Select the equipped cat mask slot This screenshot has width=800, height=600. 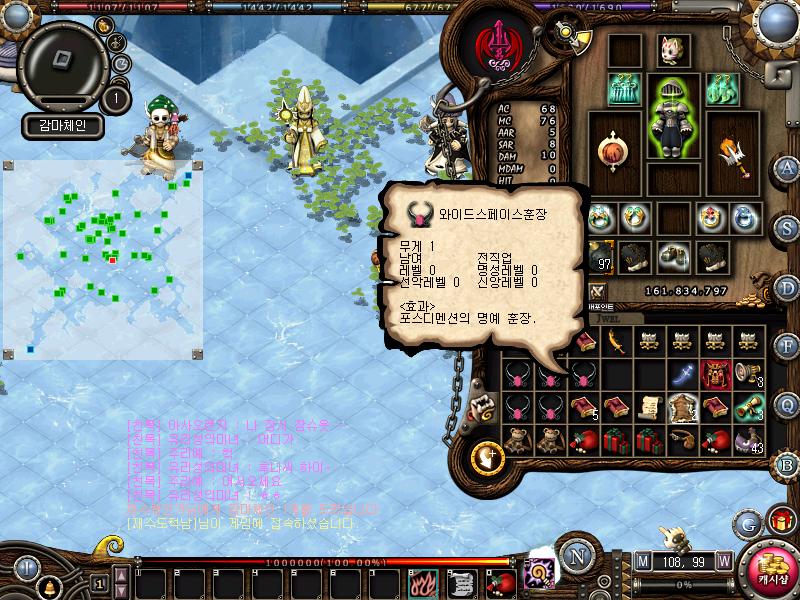(670, 50)
